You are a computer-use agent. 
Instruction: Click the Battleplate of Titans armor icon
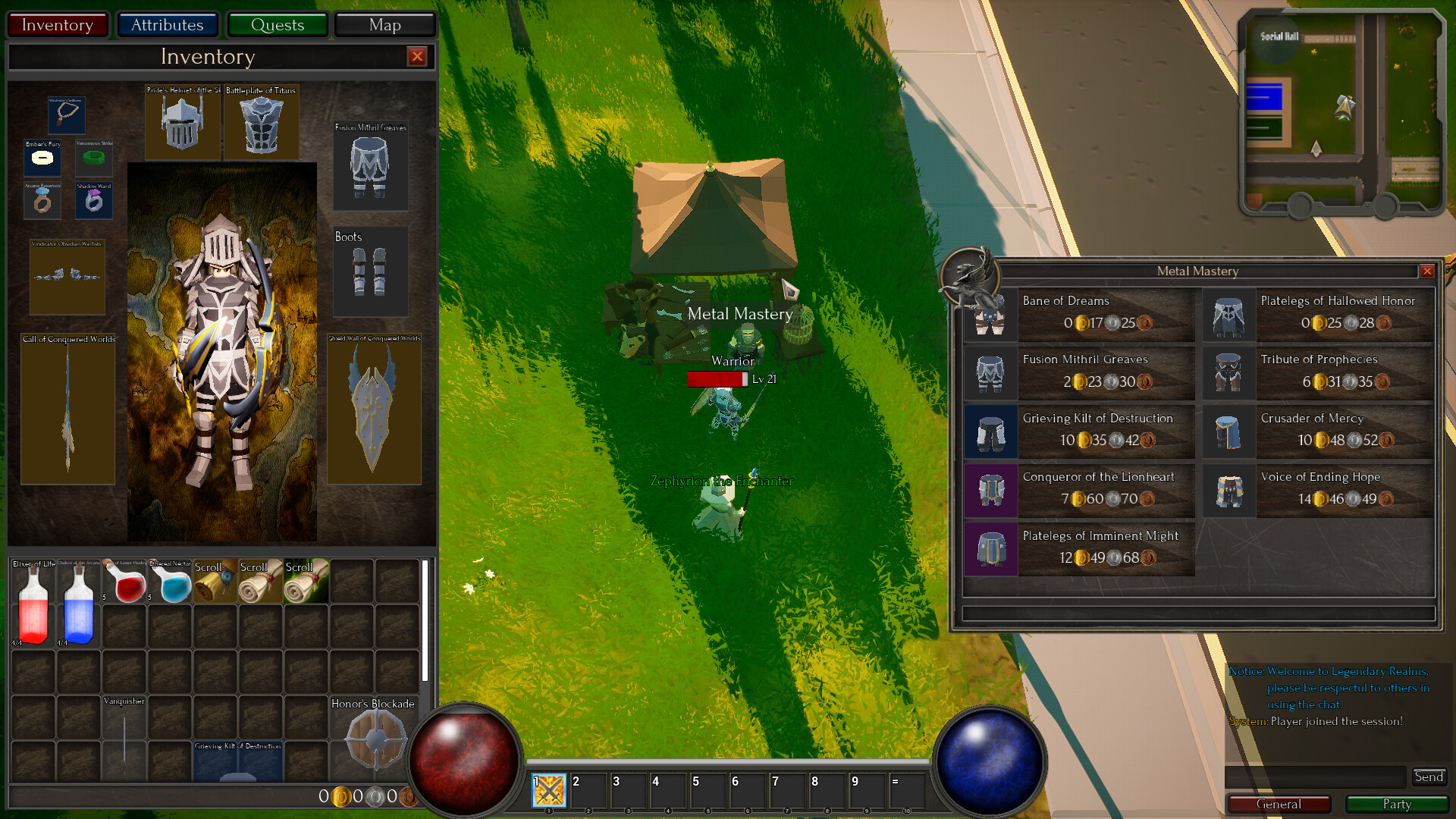point(261,123)
